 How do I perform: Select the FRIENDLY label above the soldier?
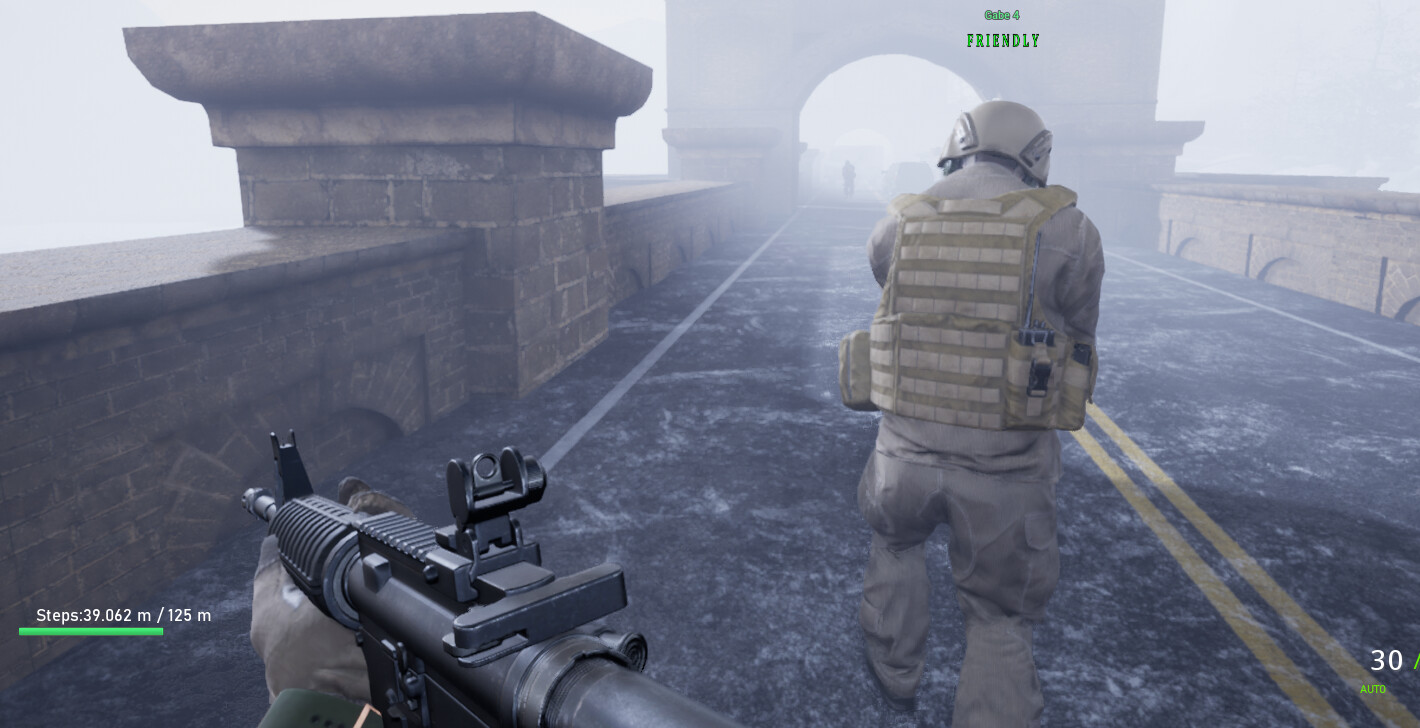1002,41
